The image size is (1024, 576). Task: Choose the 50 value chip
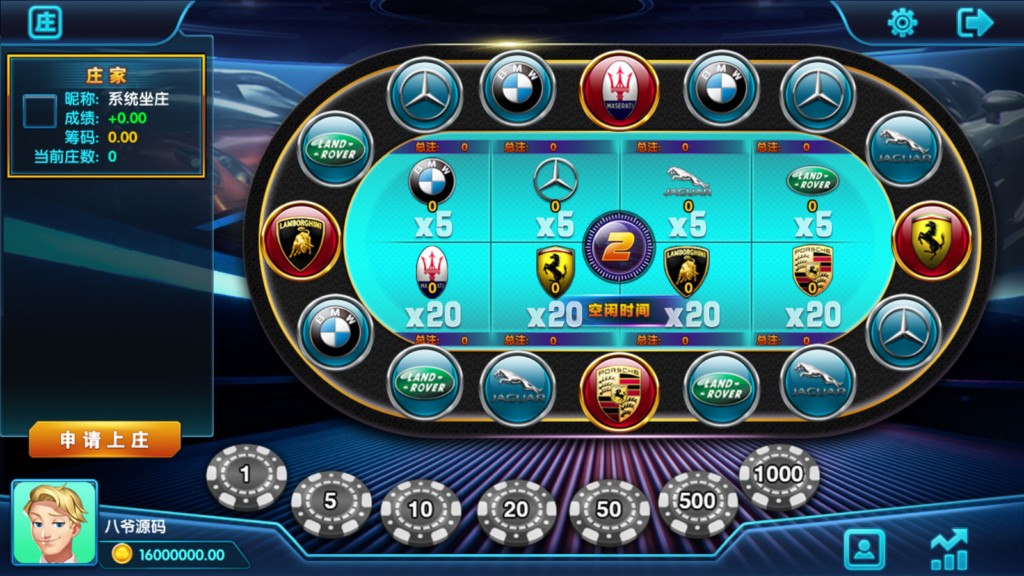click(x=609, y=510)
